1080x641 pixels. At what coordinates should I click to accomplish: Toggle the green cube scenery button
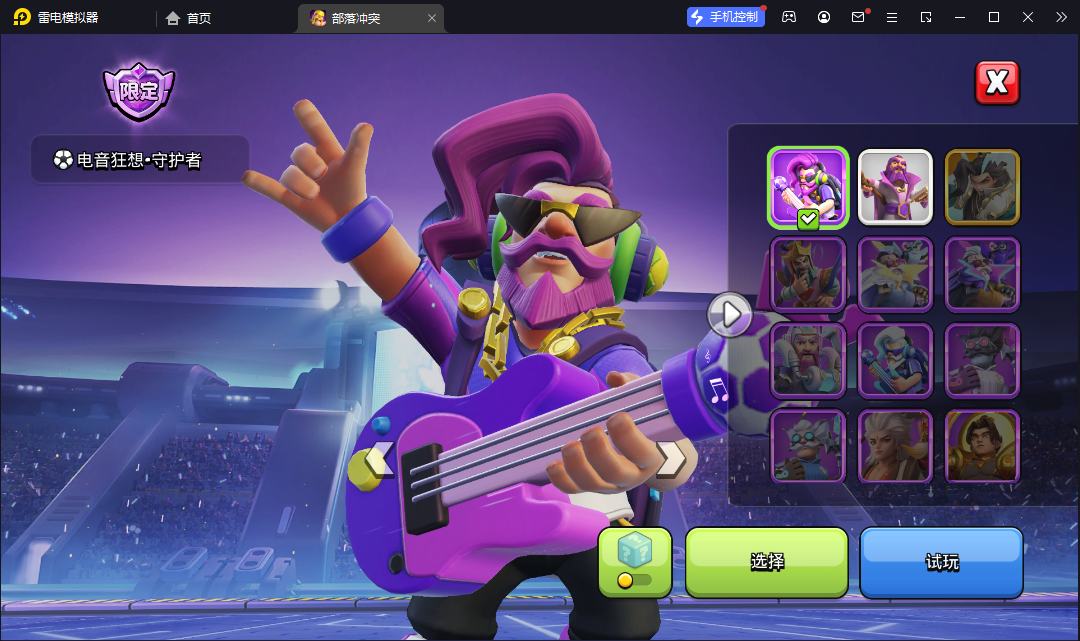click(635, 562)
